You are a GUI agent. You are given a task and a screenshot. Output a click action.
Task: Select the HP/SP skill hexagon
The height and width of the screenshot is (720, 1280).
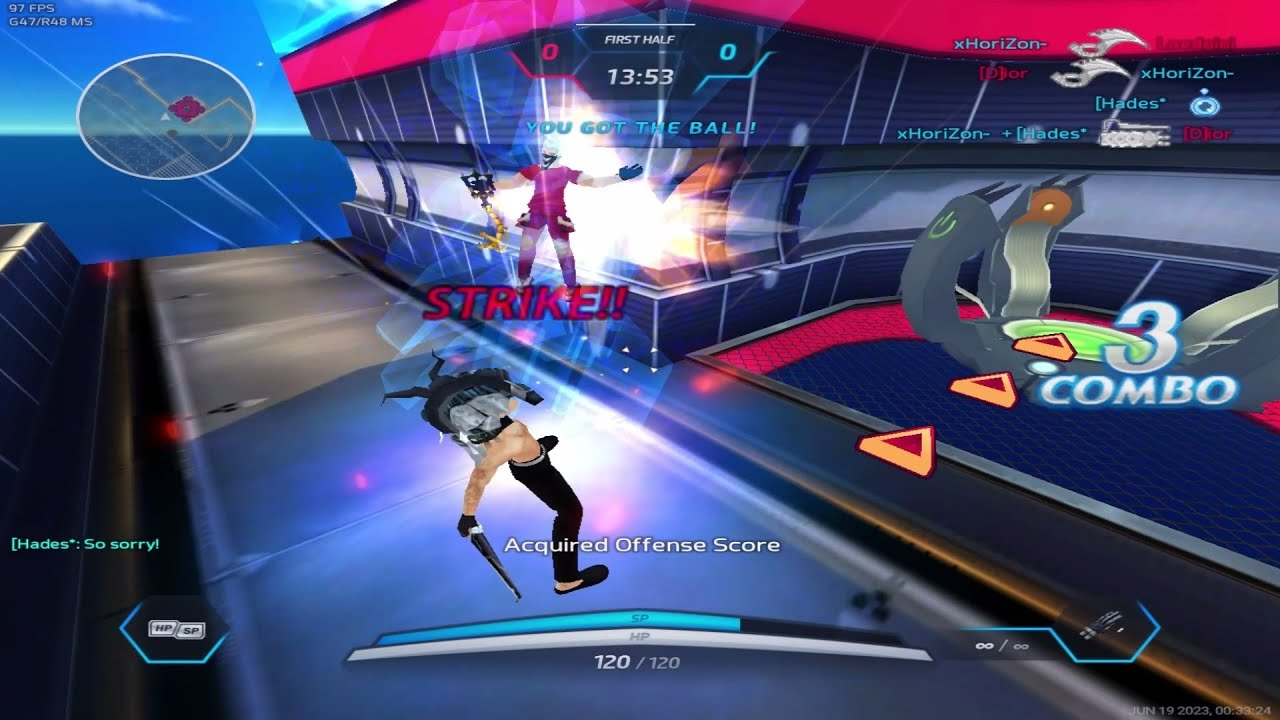pyautogui.click(x=176, y=629)
